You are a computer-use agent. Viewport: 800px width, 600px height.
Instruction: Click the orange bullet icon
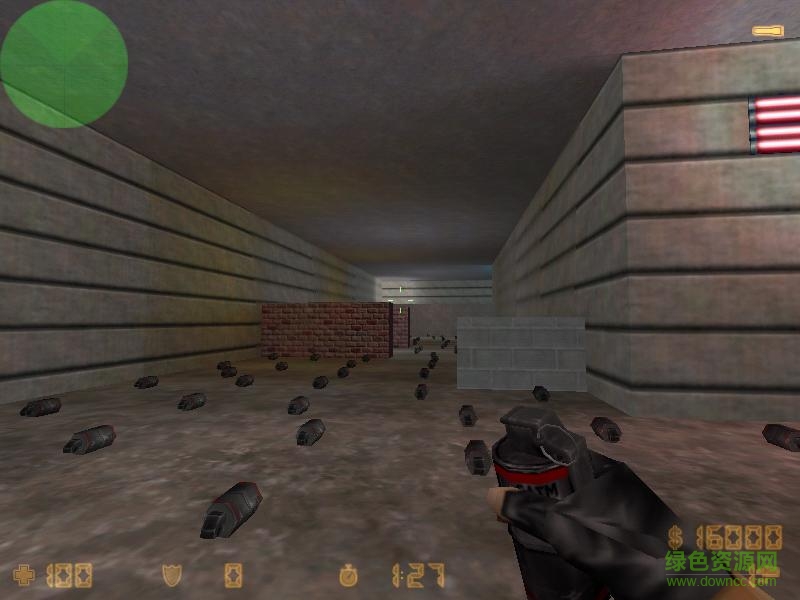[766, 32]
